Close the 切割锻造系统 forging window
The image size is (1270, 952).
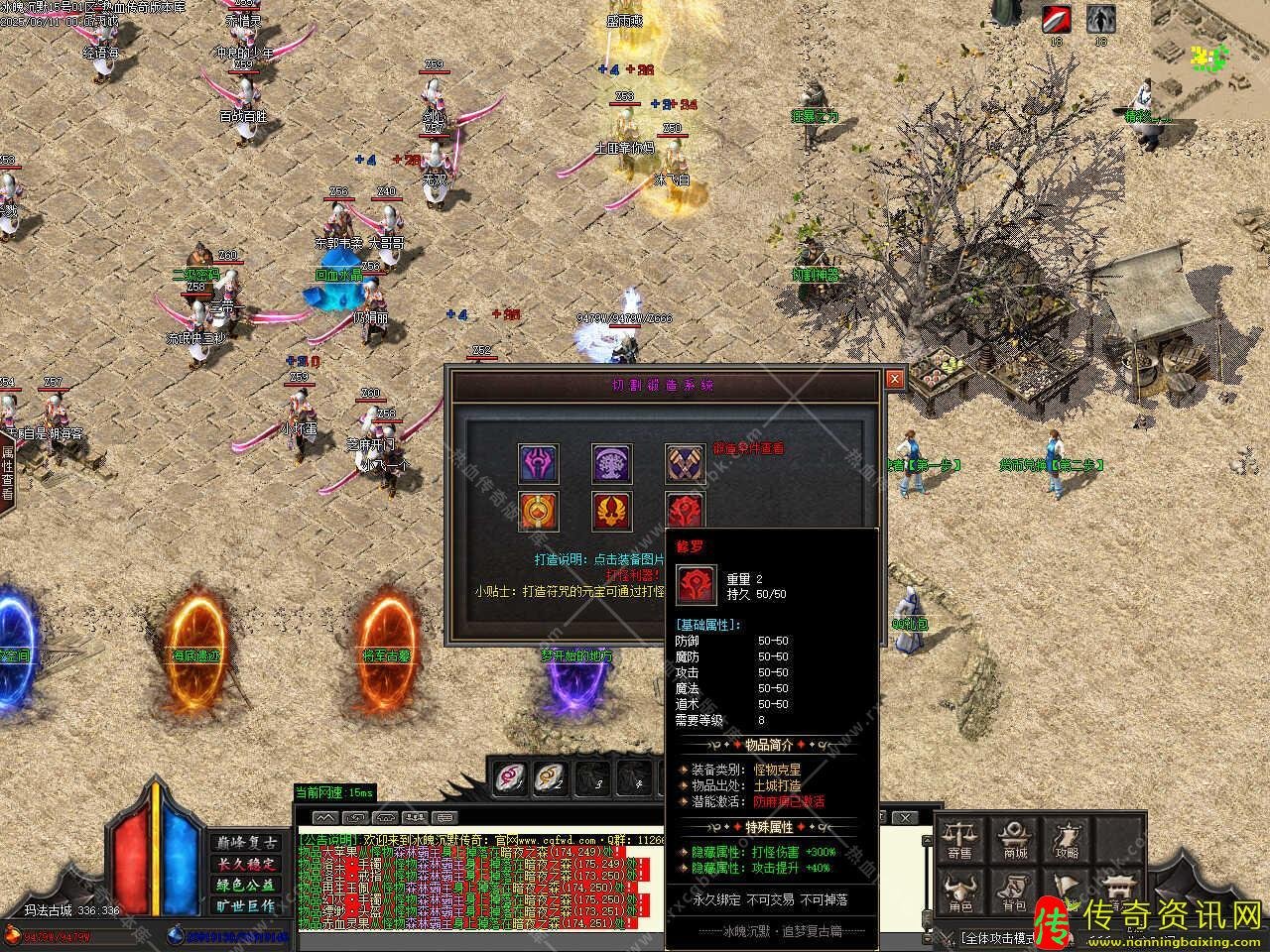click(894, 379)
